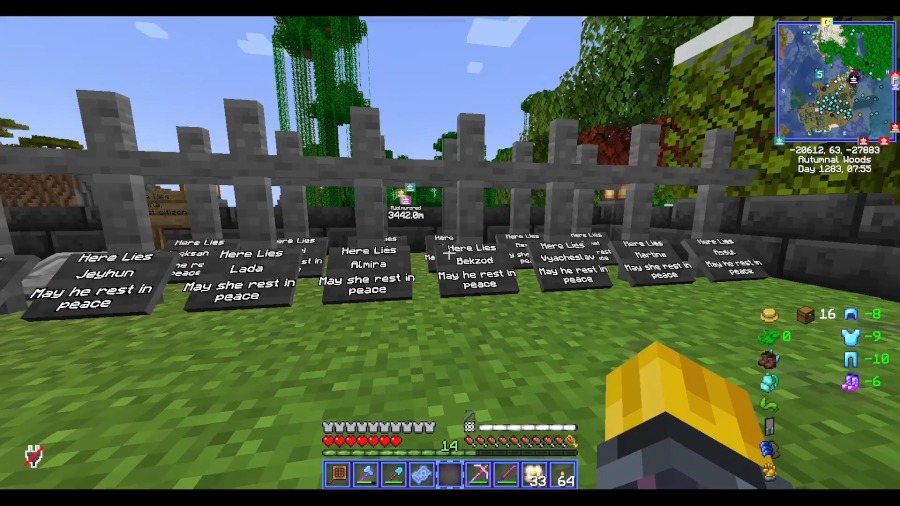Select the purple pickaxe hotbar slot
The height and width of the screenshot is (506, 900).
(479, 474)
